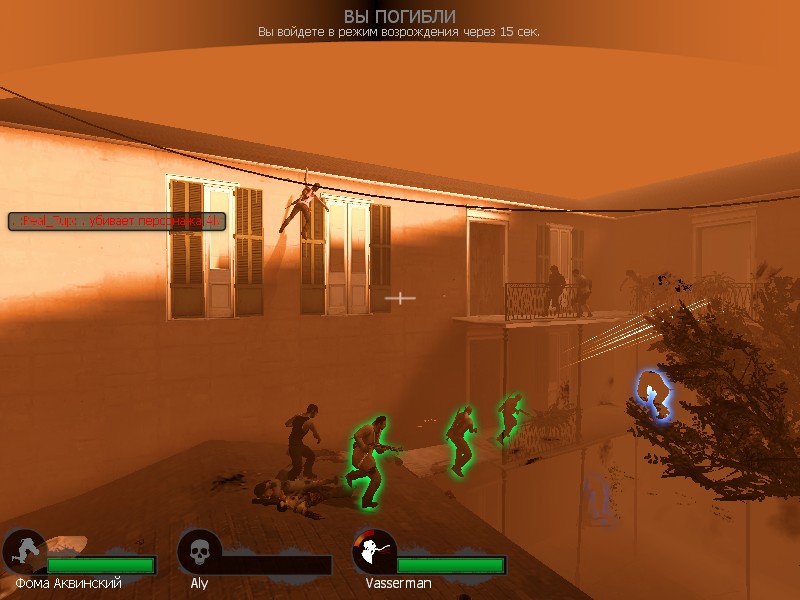Select Фома Аквинский's survivor portrait
The width and height of the screenshot is (800, 600).
click(x=24, y=552)
